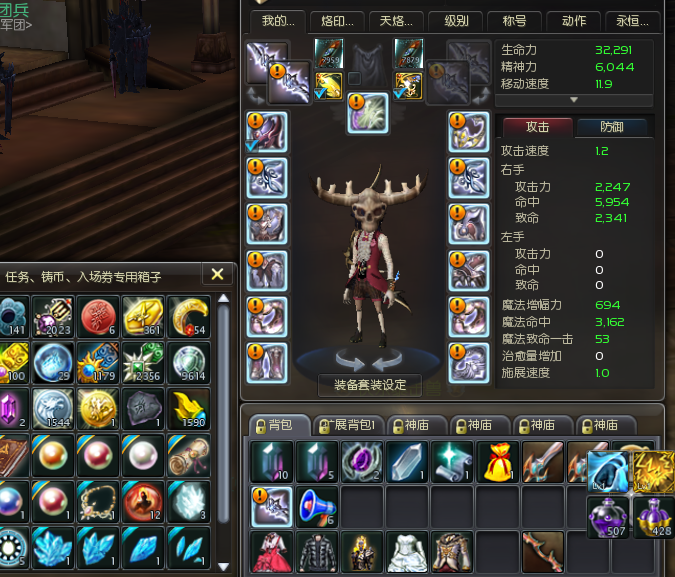Select the red round coin with count 6

pos(97,316)
